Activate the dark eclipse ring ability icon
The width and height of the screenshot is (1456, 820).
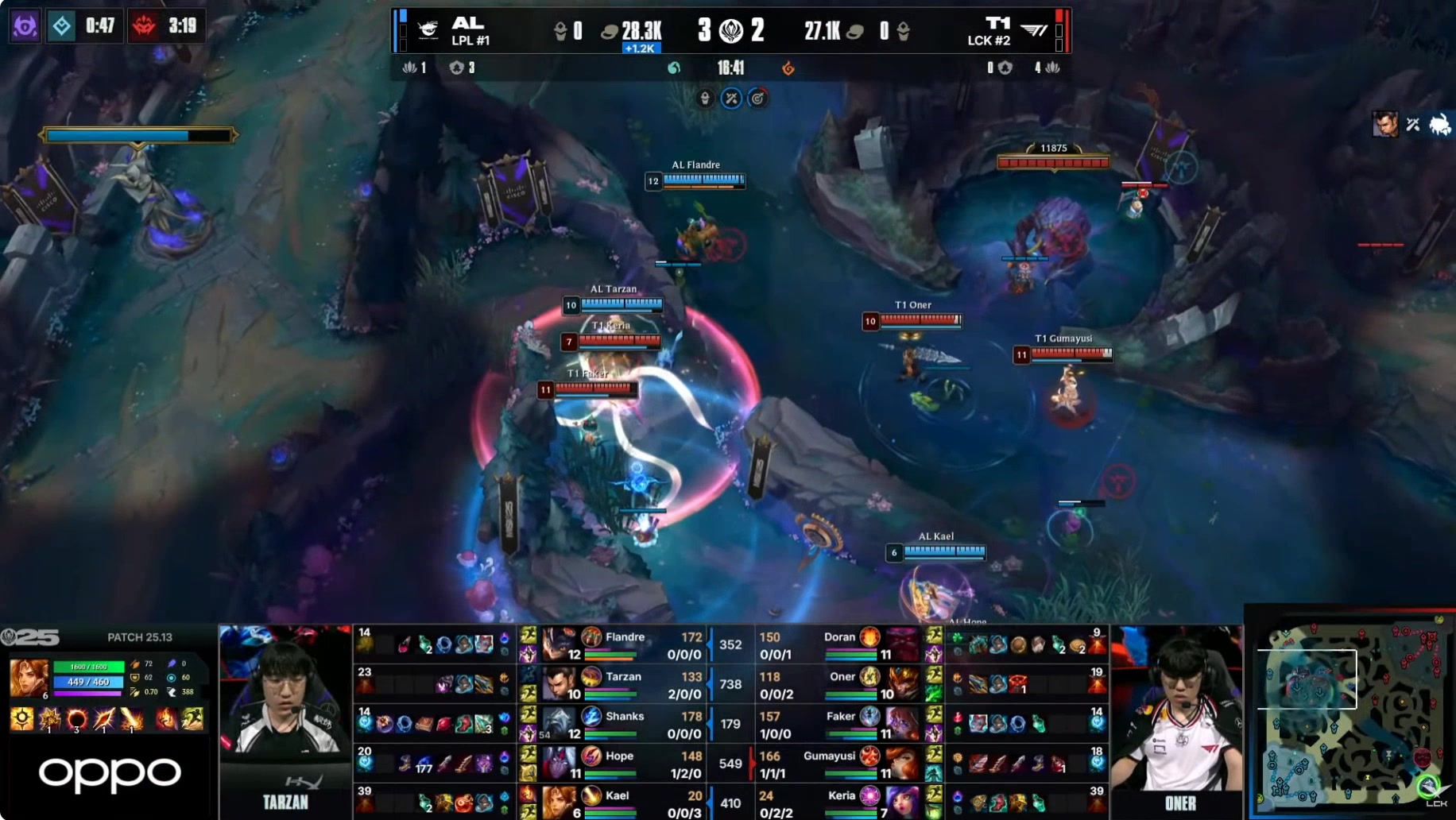pyautogui.click(x=77, y=719)
